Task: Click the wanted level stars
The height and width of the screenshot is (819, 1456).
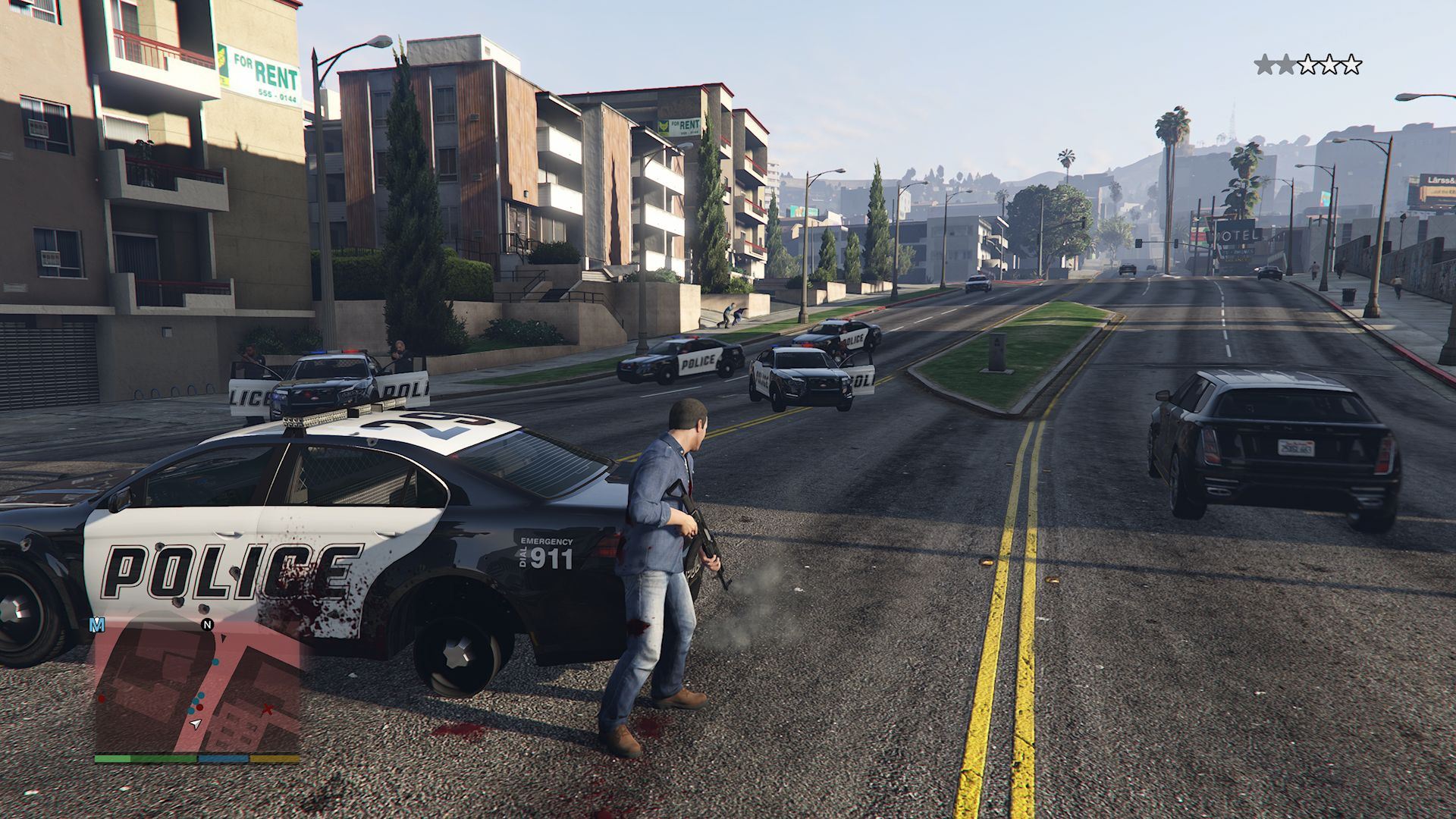Action: [x=1308, y=65]
